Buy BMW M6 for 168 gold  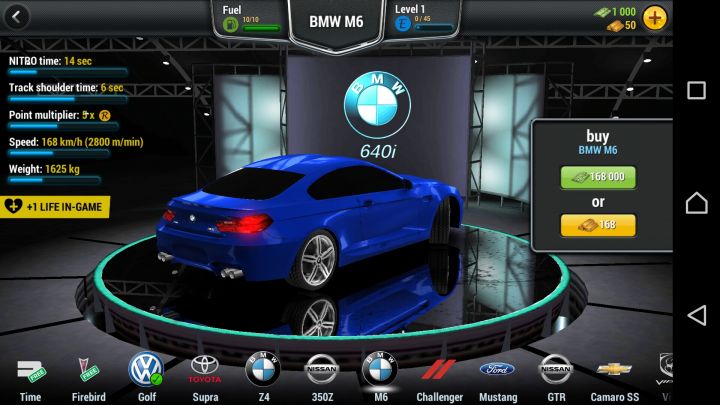tap(597, 225)
